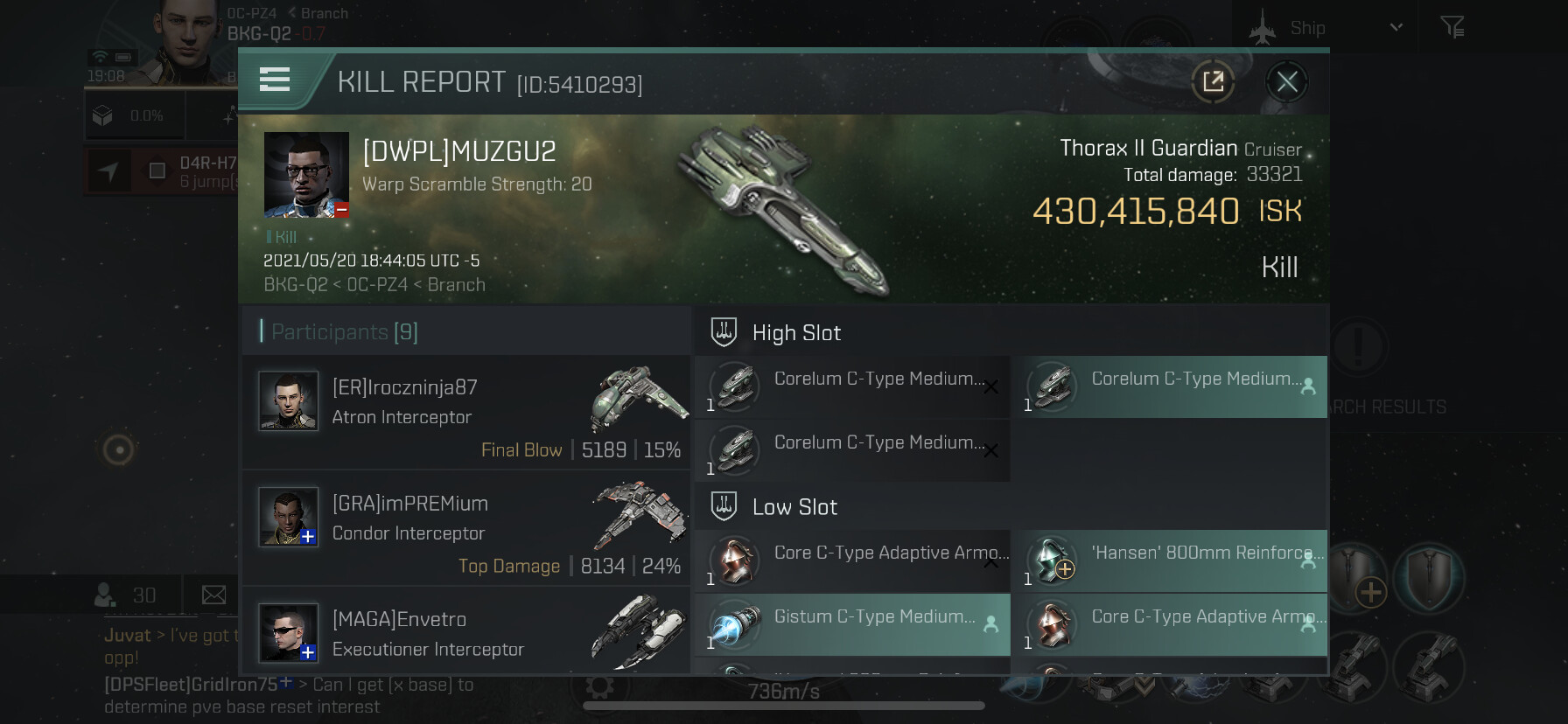View MUZGU2's pilot portrait
Viewport: 1568px width, 724px height.
coord(306,174)
